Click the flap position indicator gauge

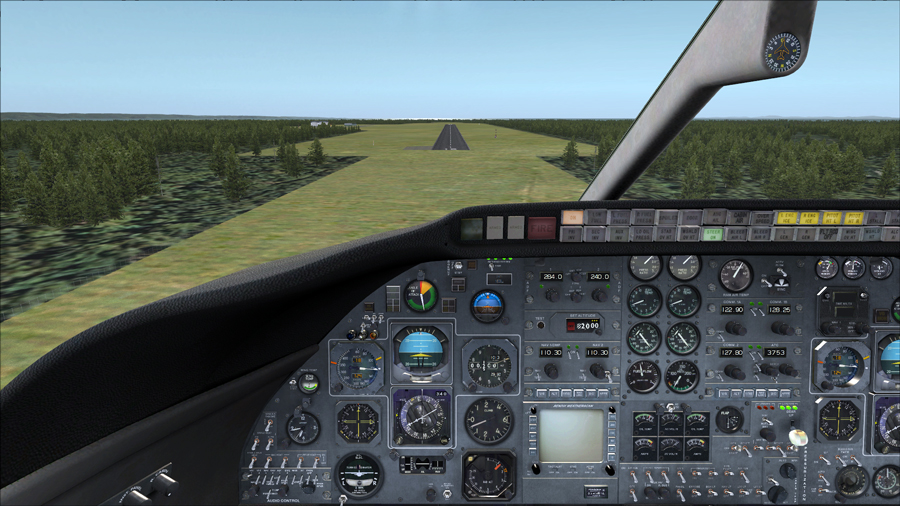click(x=729, y=420)
